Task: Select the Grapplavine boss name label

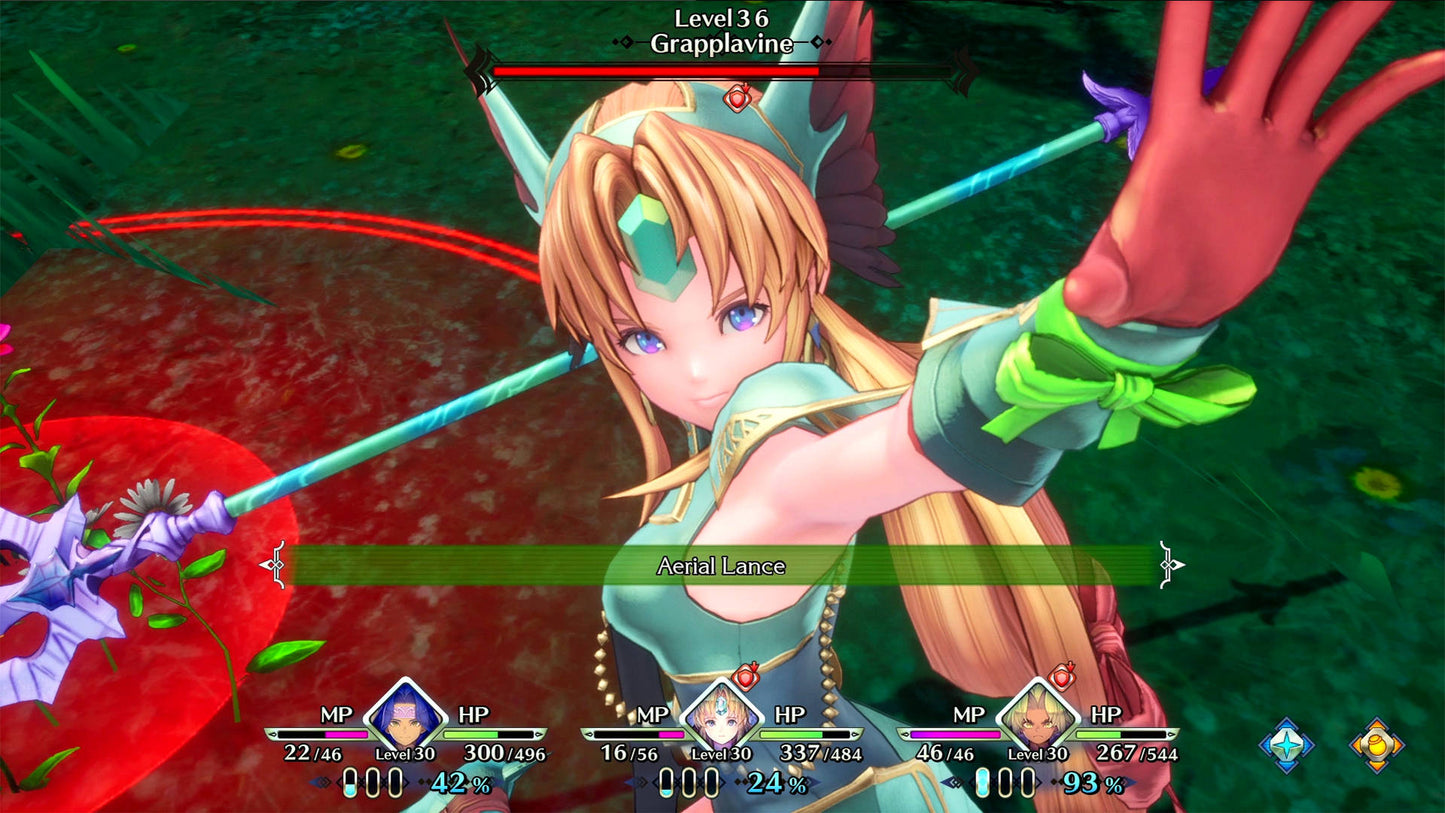Action: [723, 44]
